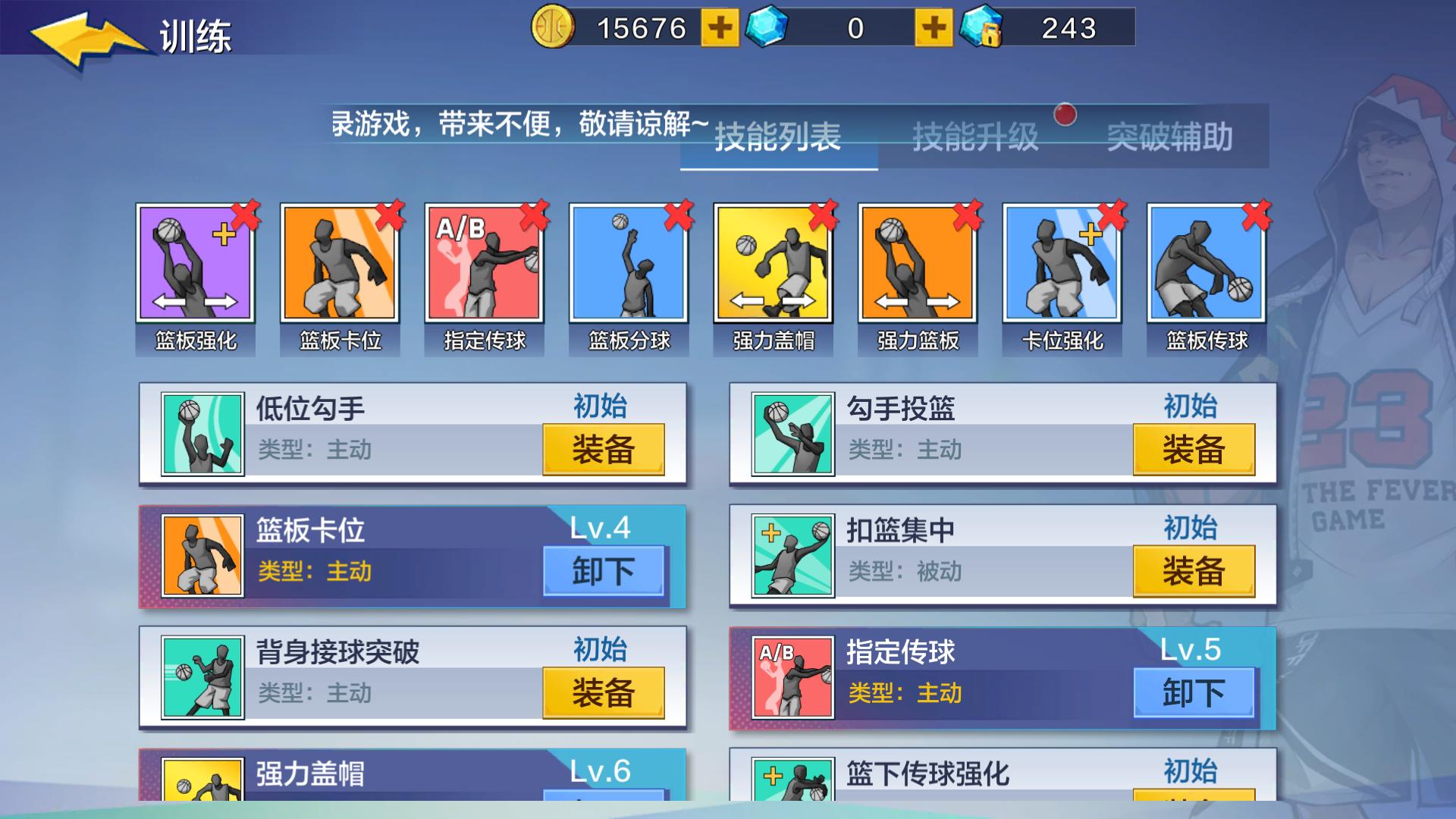
Task: Unequip 指定传球 using the X button
Action: click(534, 216)
